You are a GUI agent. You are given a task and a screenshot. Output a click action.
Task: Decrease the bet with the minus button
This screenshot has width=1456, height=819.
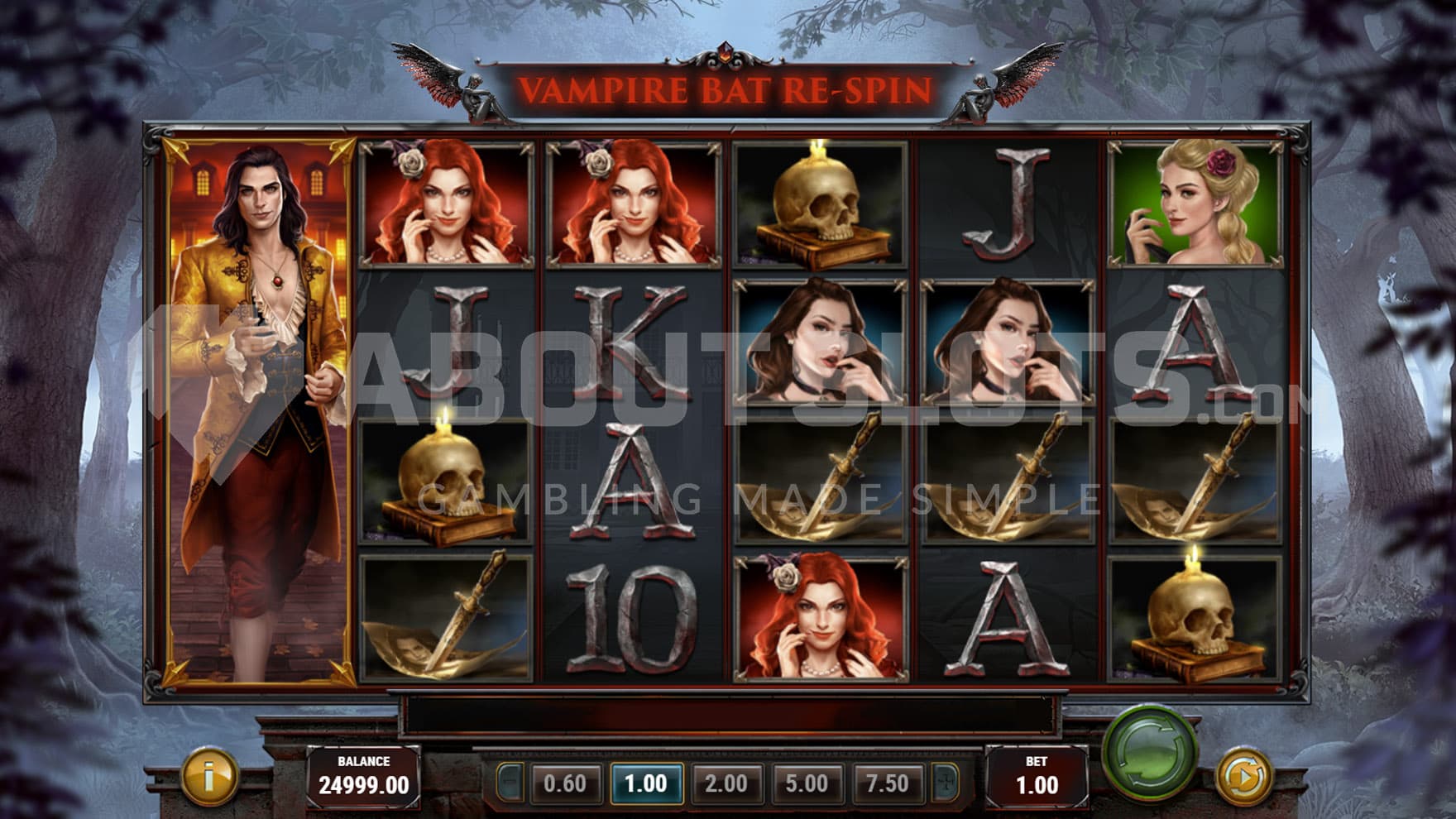coord(510,783)
